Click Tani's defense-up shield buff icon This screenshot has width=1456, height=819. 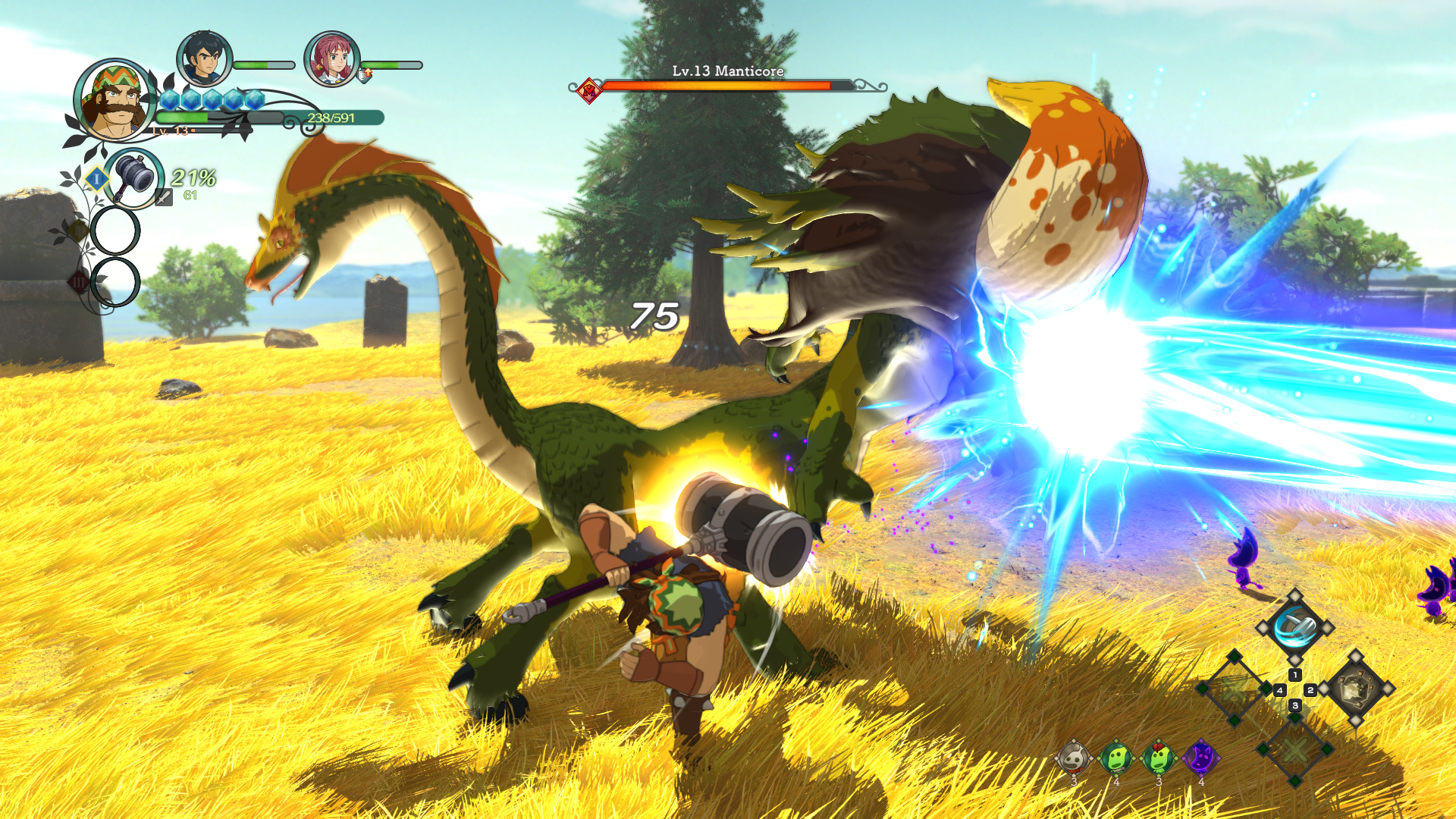(x=365, y=74)
